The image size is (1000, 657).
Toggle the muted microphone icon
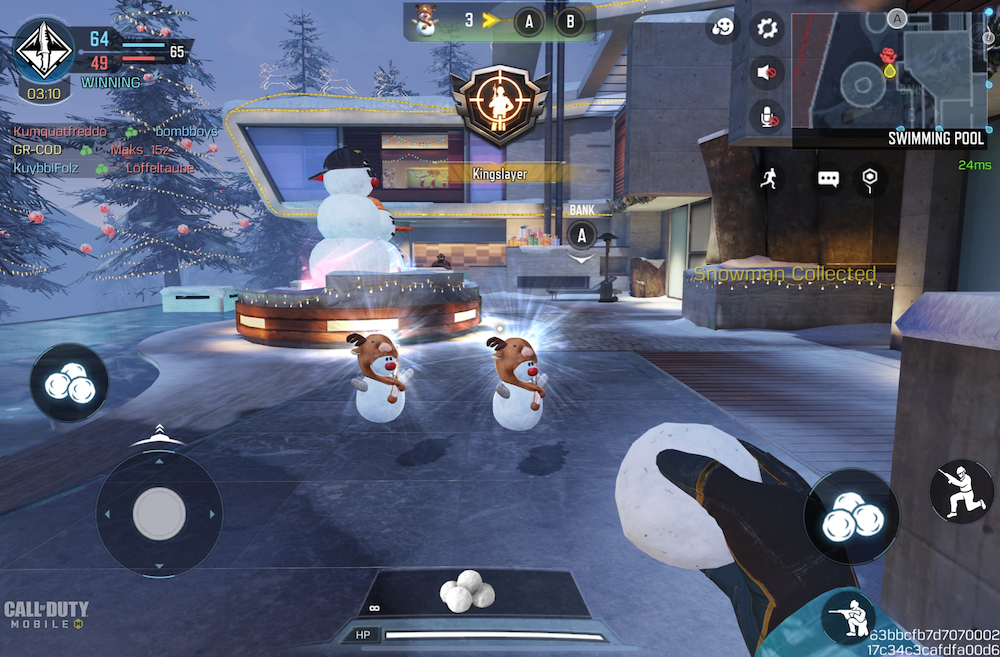[767, 116]
